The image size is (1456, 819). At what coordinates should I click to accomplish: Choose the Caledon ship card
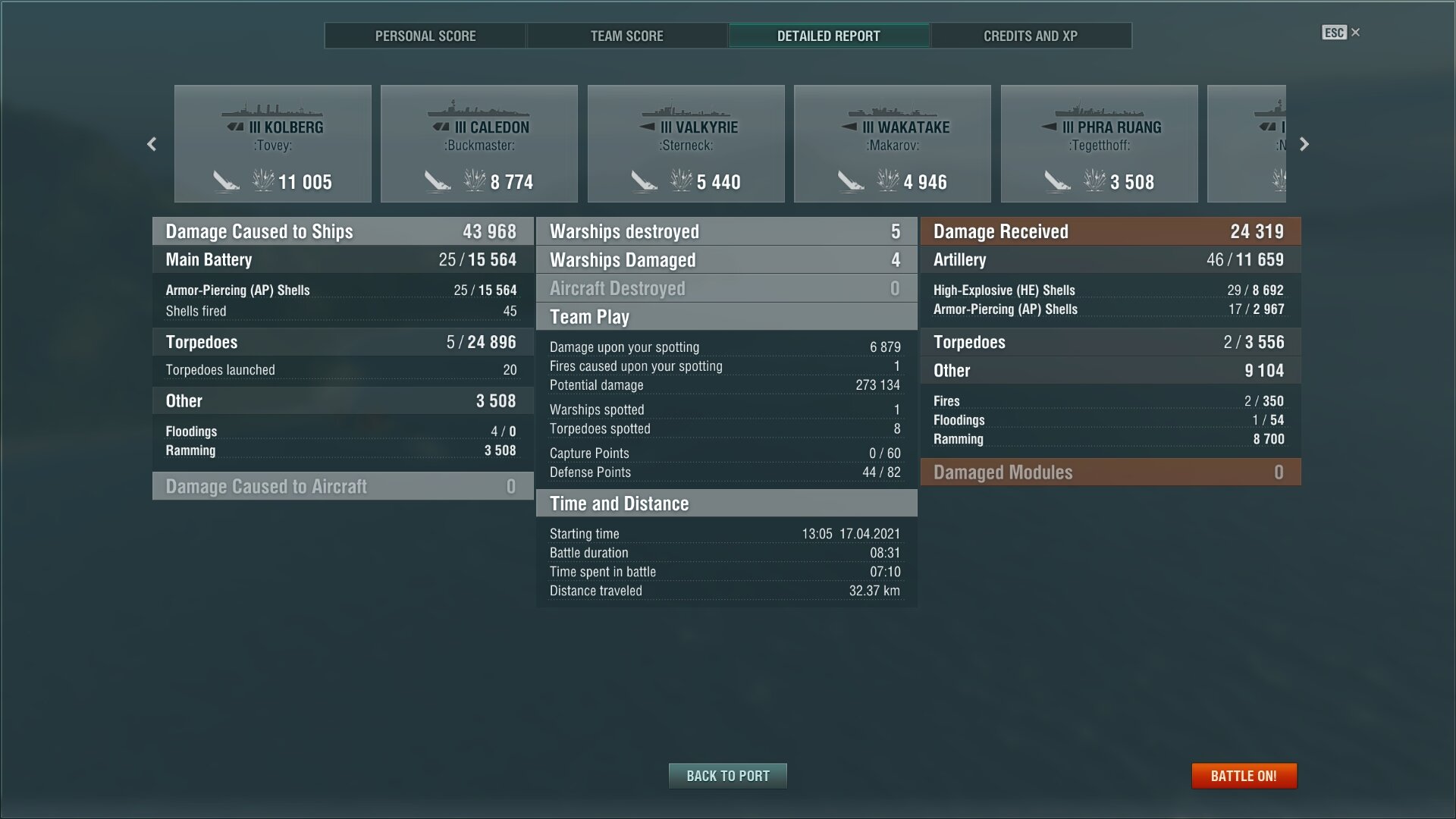[x=479, y=144]
